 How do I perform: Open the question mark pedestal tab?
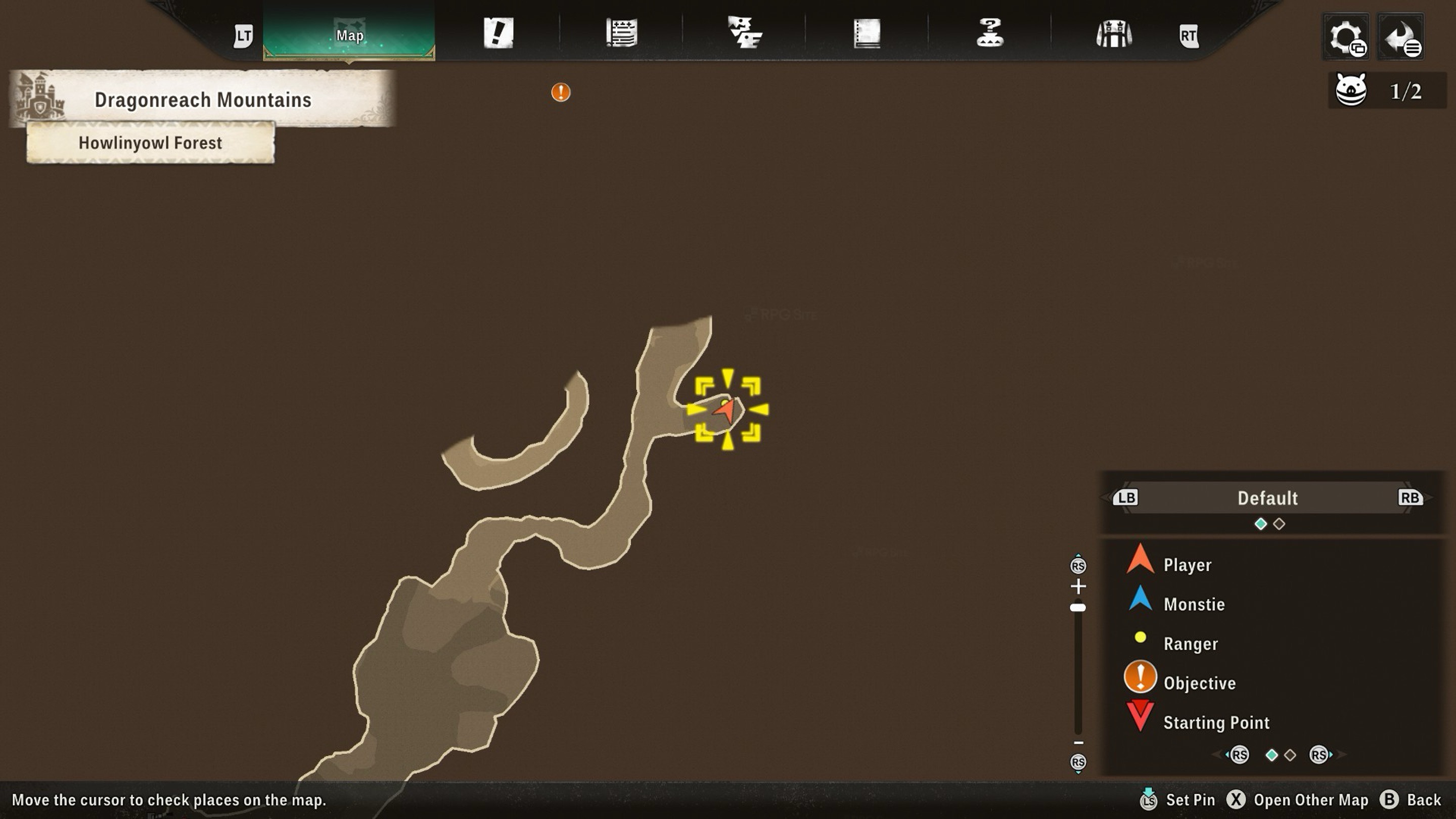(990, 33)
